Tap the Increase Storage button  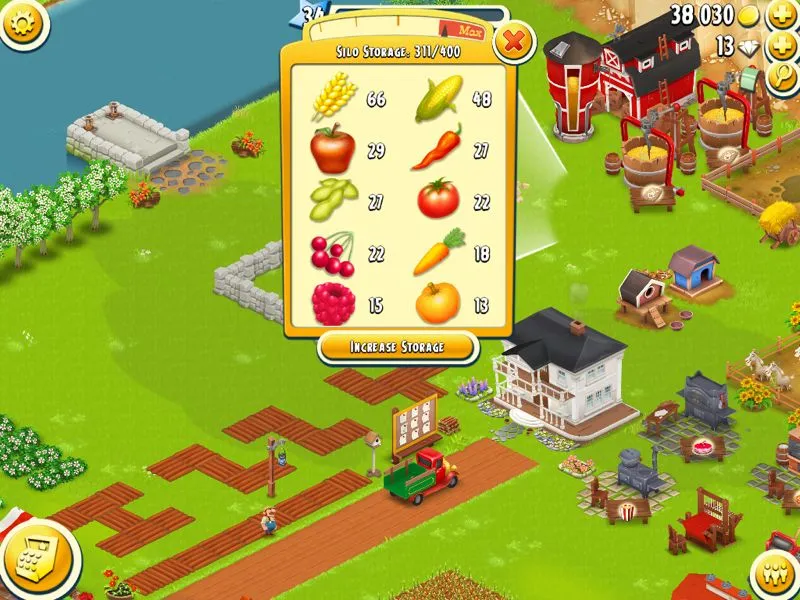click(x=396, y=347)
